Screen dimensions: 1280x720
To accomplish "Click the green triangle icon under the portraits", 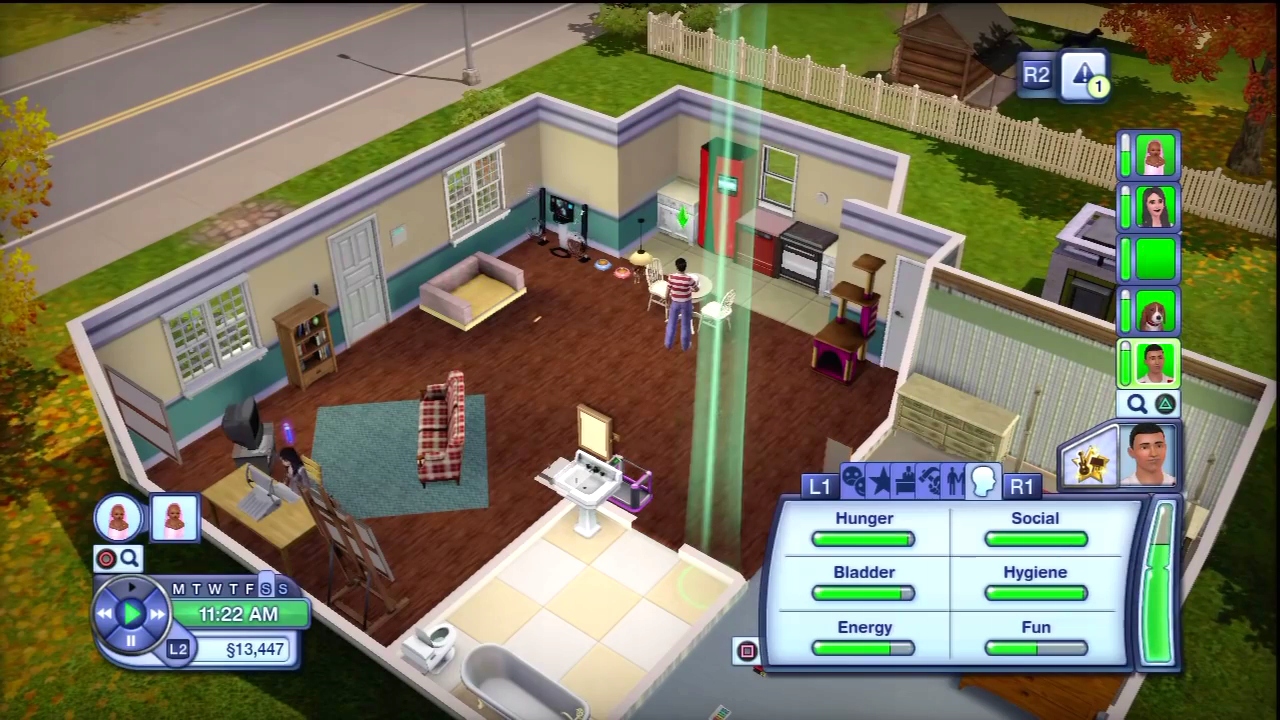I will tap(1164, 403).
